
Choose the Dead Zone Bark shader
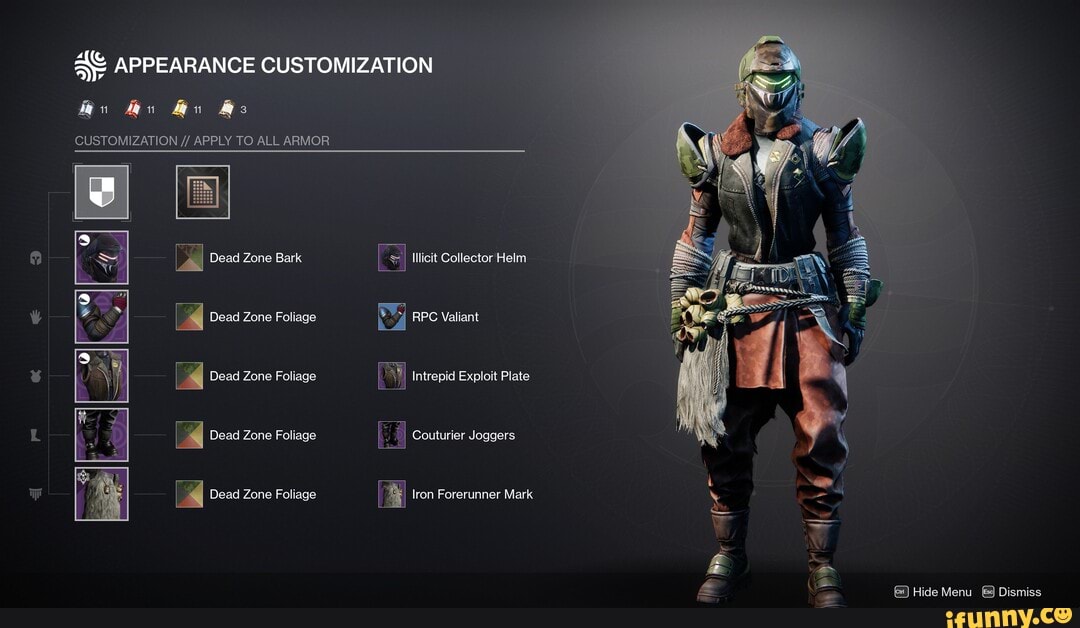(x=189, y=258)
